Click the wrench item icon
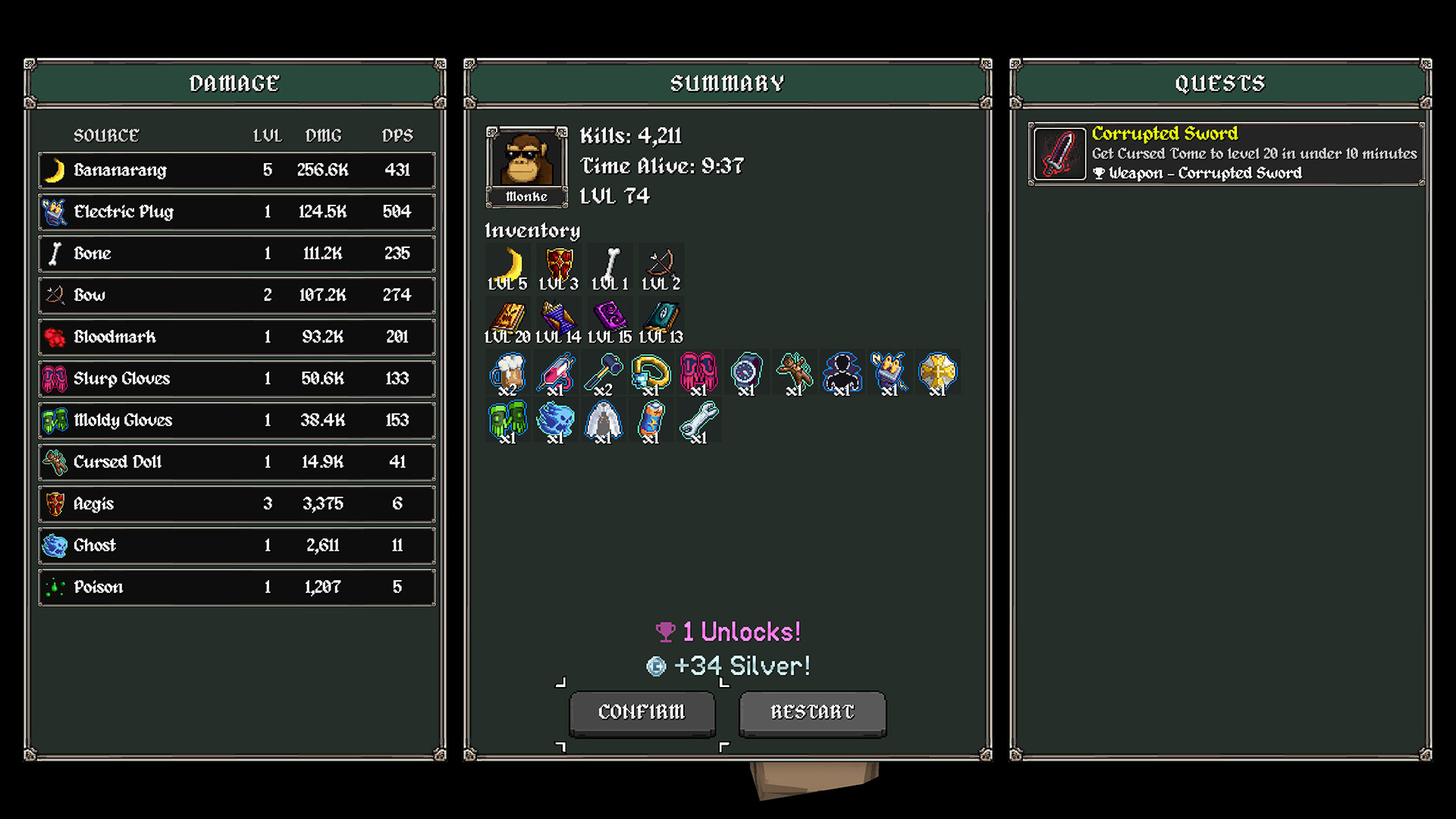Screen dimensions: 1456x819 tap(698, 420)
